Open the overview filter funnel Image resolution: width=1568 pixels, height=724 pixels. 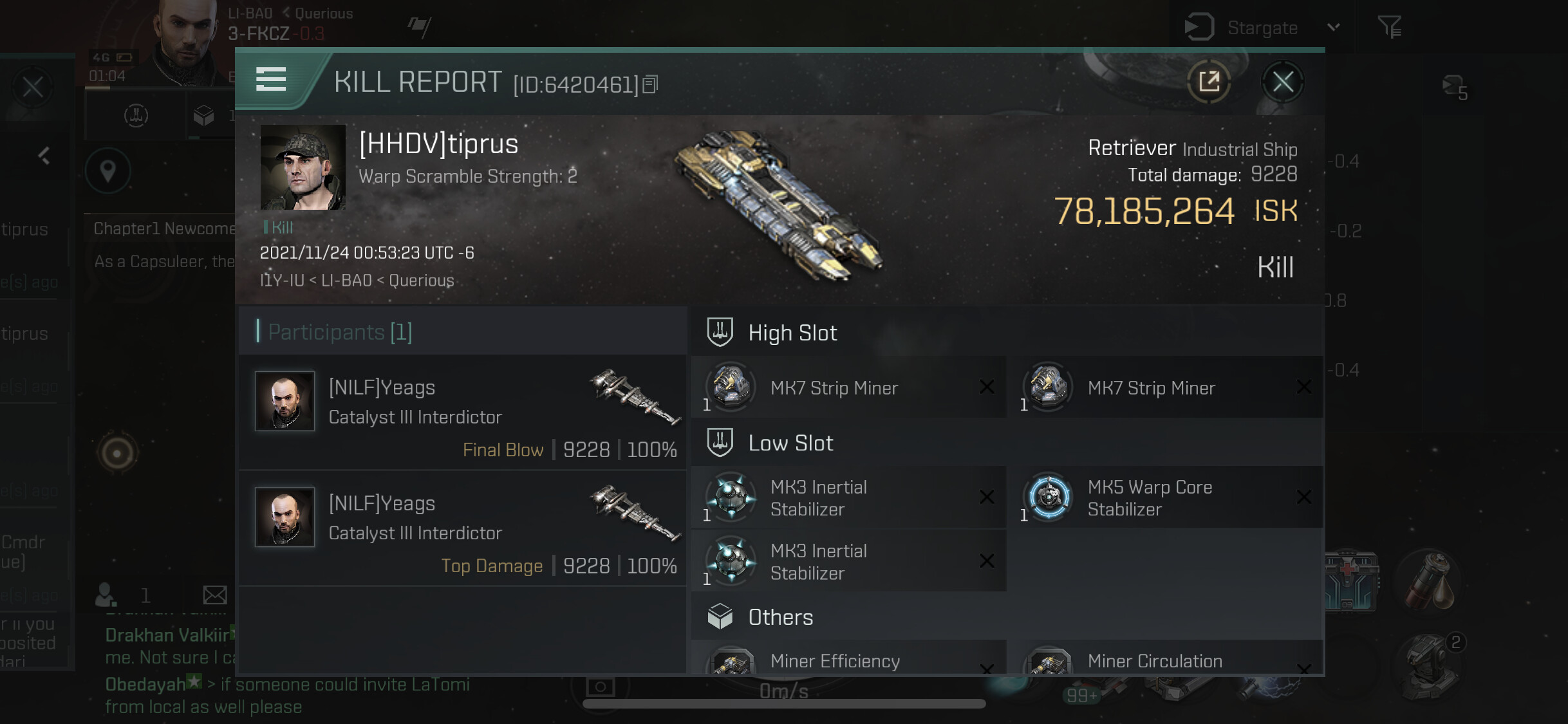coord(1389,27)
